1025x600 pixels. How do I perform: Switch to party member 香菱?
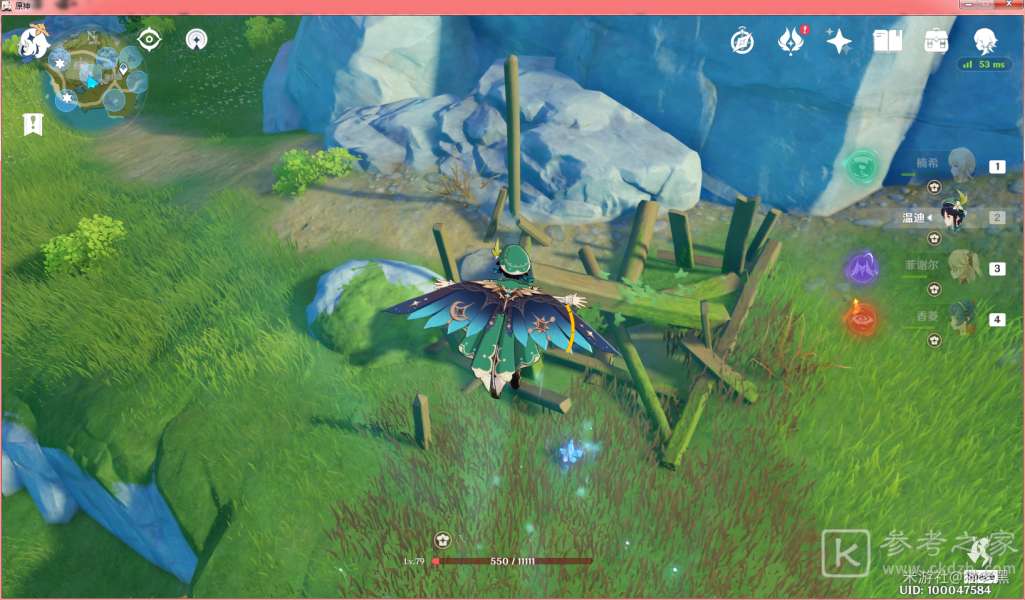pos(959,318)
